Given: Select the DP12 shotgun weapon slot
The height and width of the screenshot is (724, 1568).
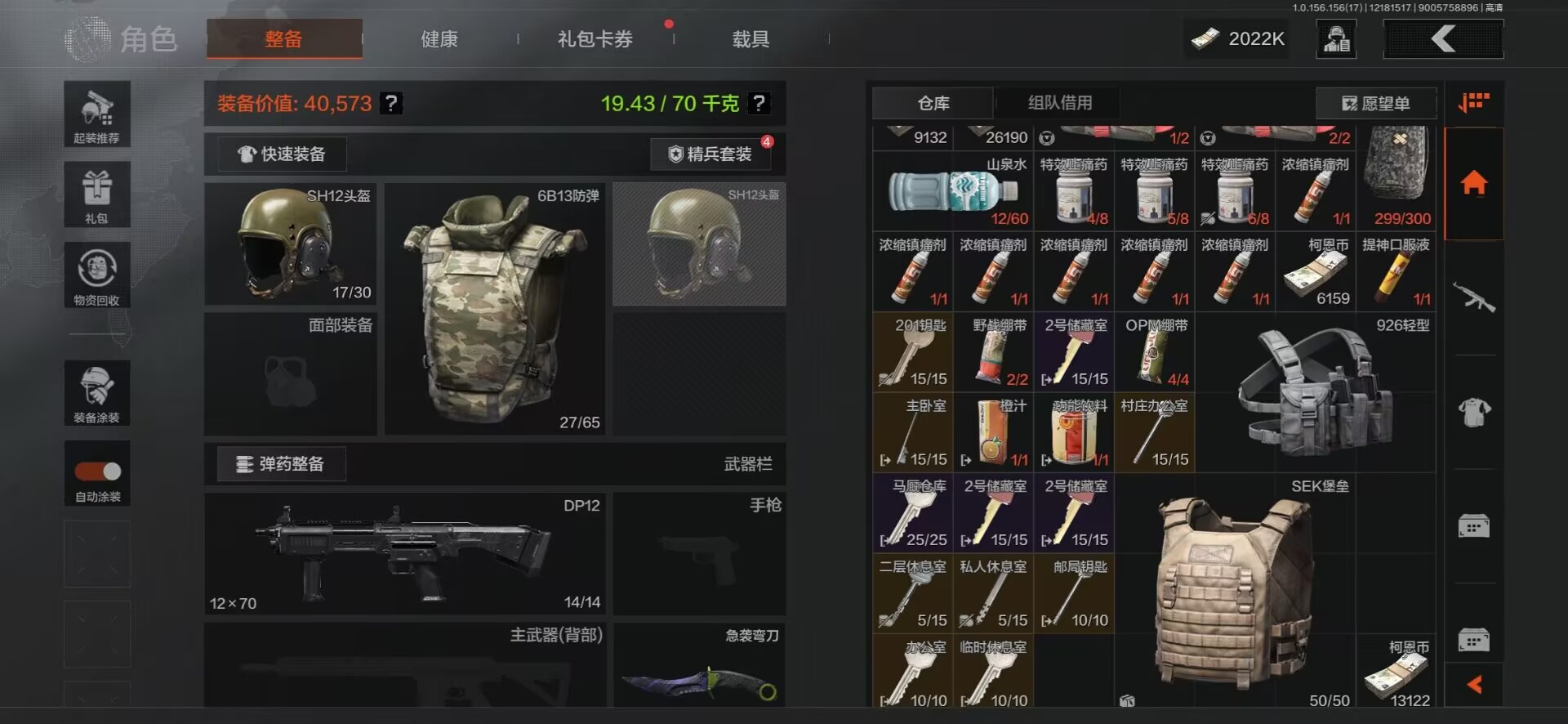Looking at the screenshot, I should [x=405, y=553].
